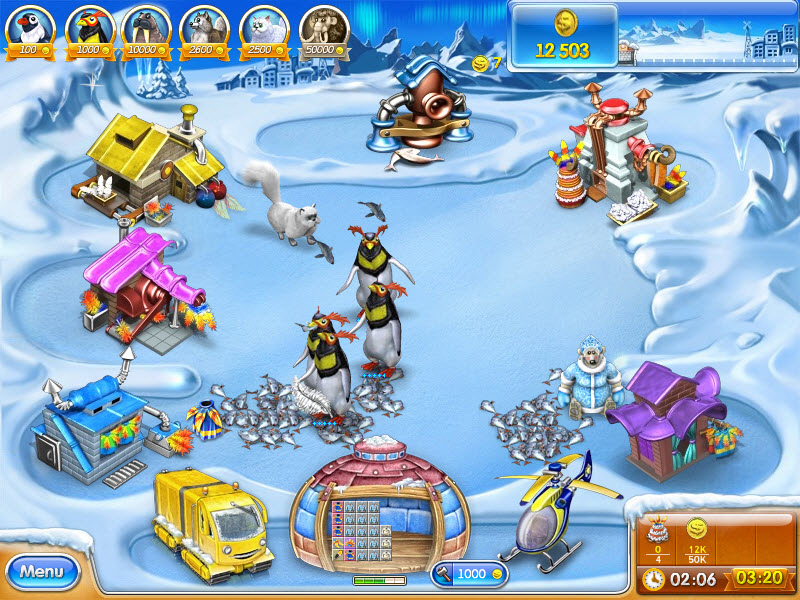Purchase a walrus for 10000 coins

point(147,30)
